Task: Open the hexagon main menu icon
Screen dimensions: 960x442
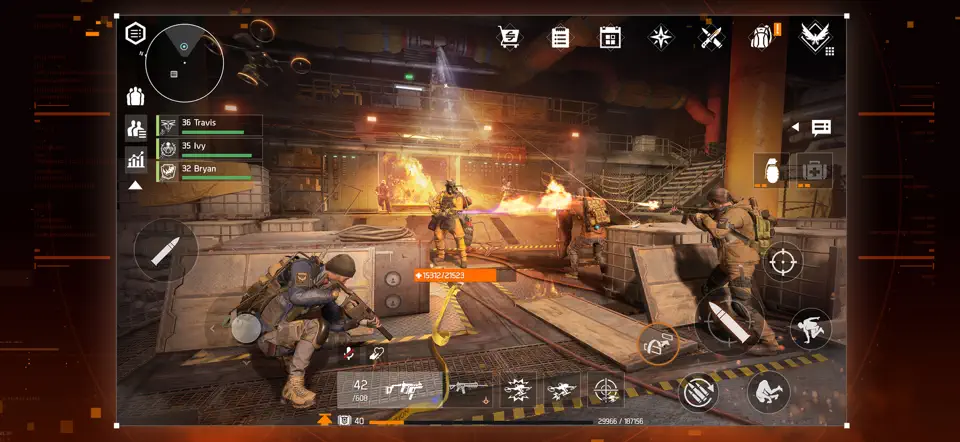Action: tap(136, 33)
